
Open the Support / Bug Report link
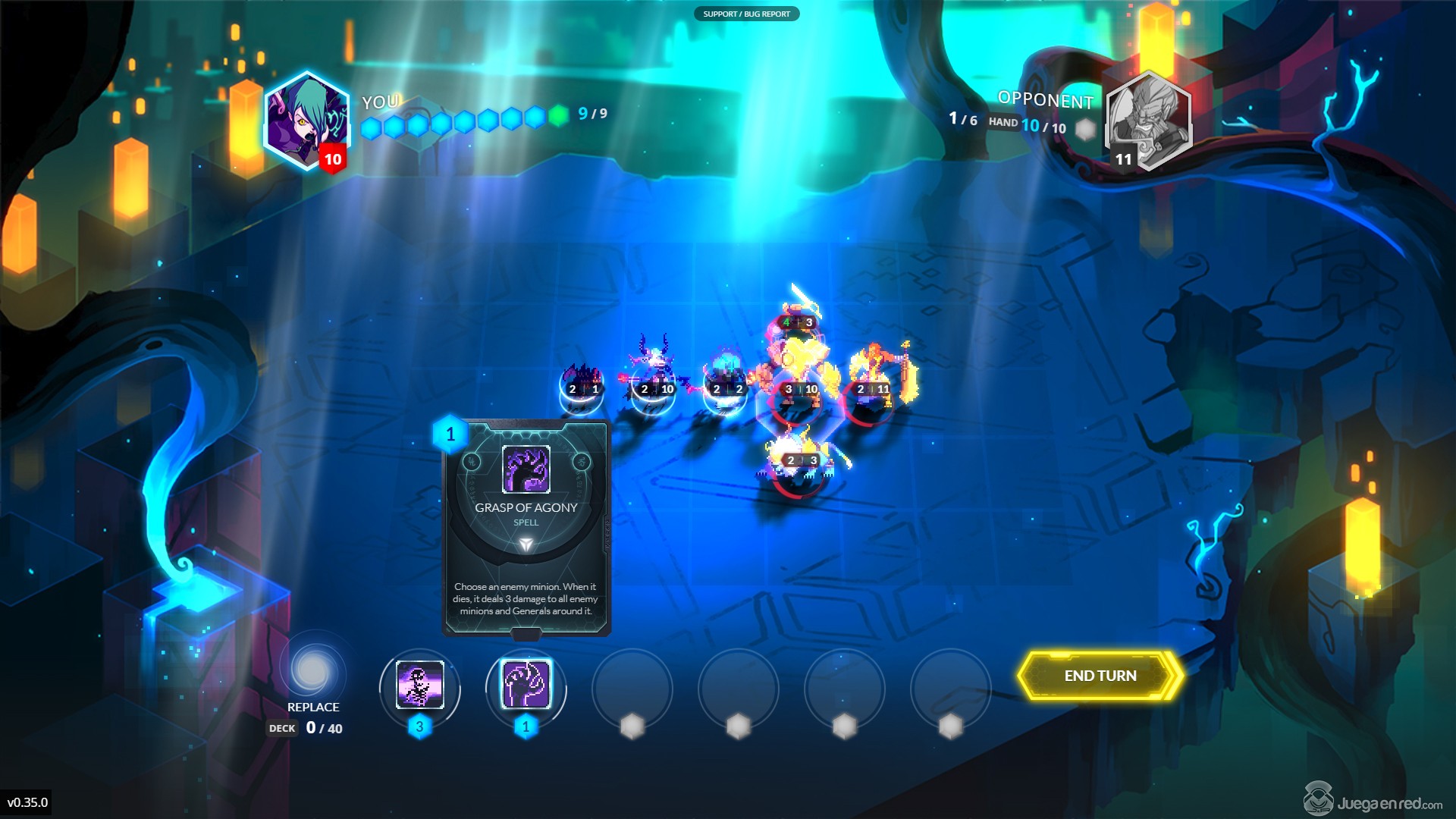(x=746, y=14)
